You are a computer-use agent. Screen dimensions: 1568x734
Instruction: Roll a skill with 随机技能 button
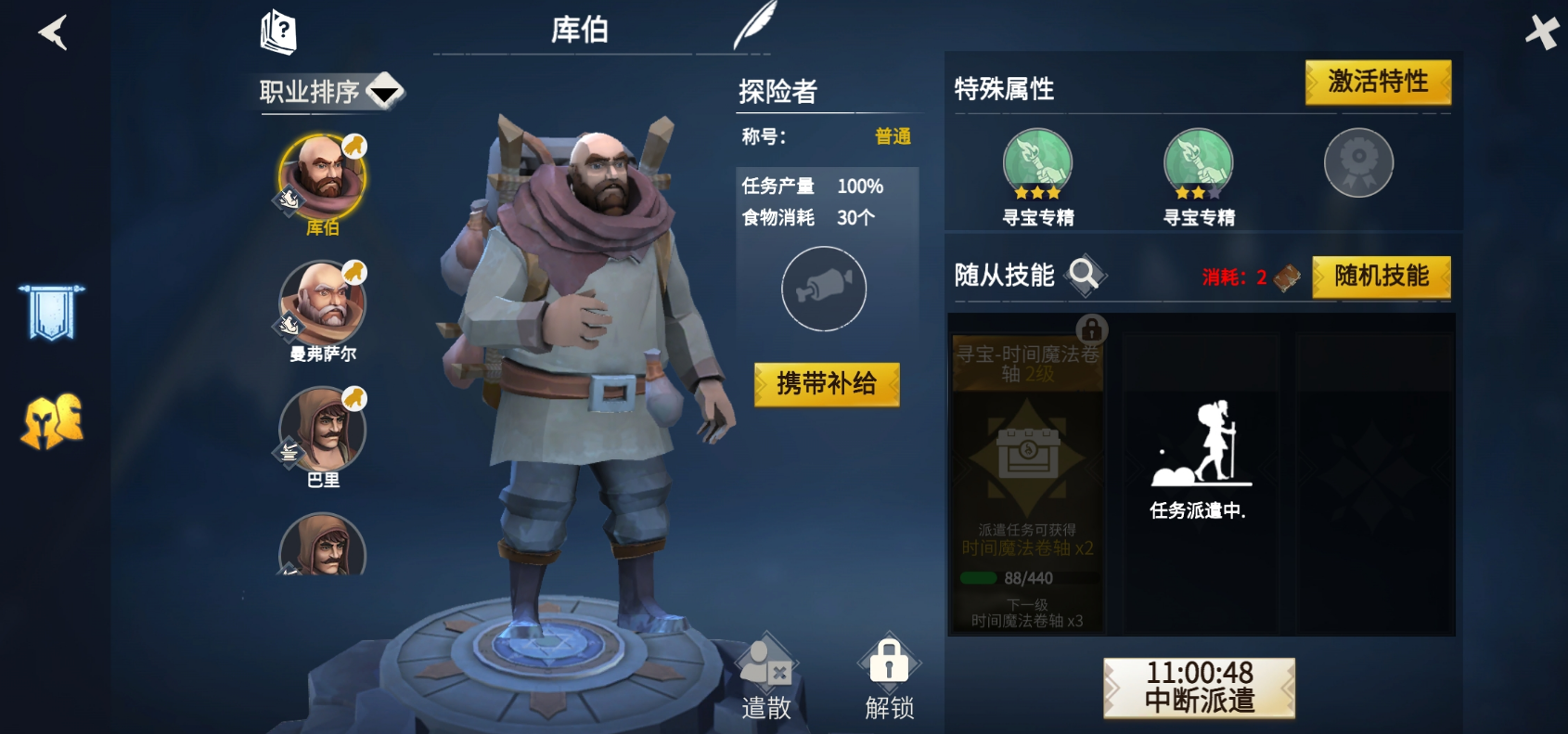pyautogui.click(x=1381, y=277)
